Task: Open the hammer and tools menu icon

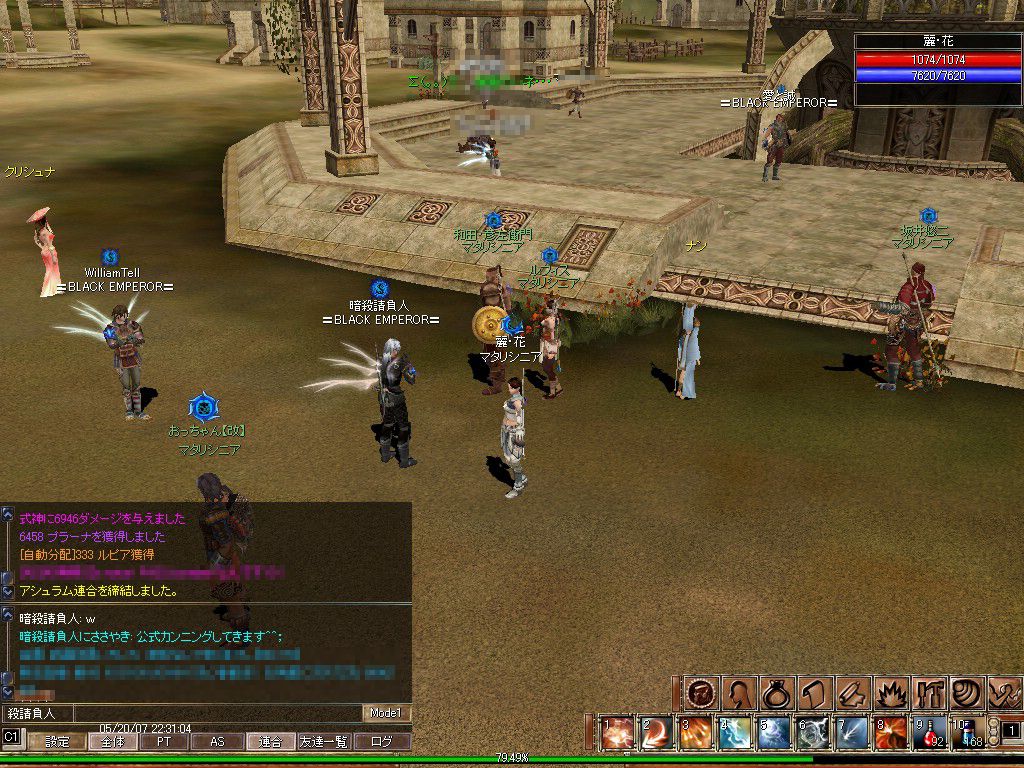Action: 929,693
